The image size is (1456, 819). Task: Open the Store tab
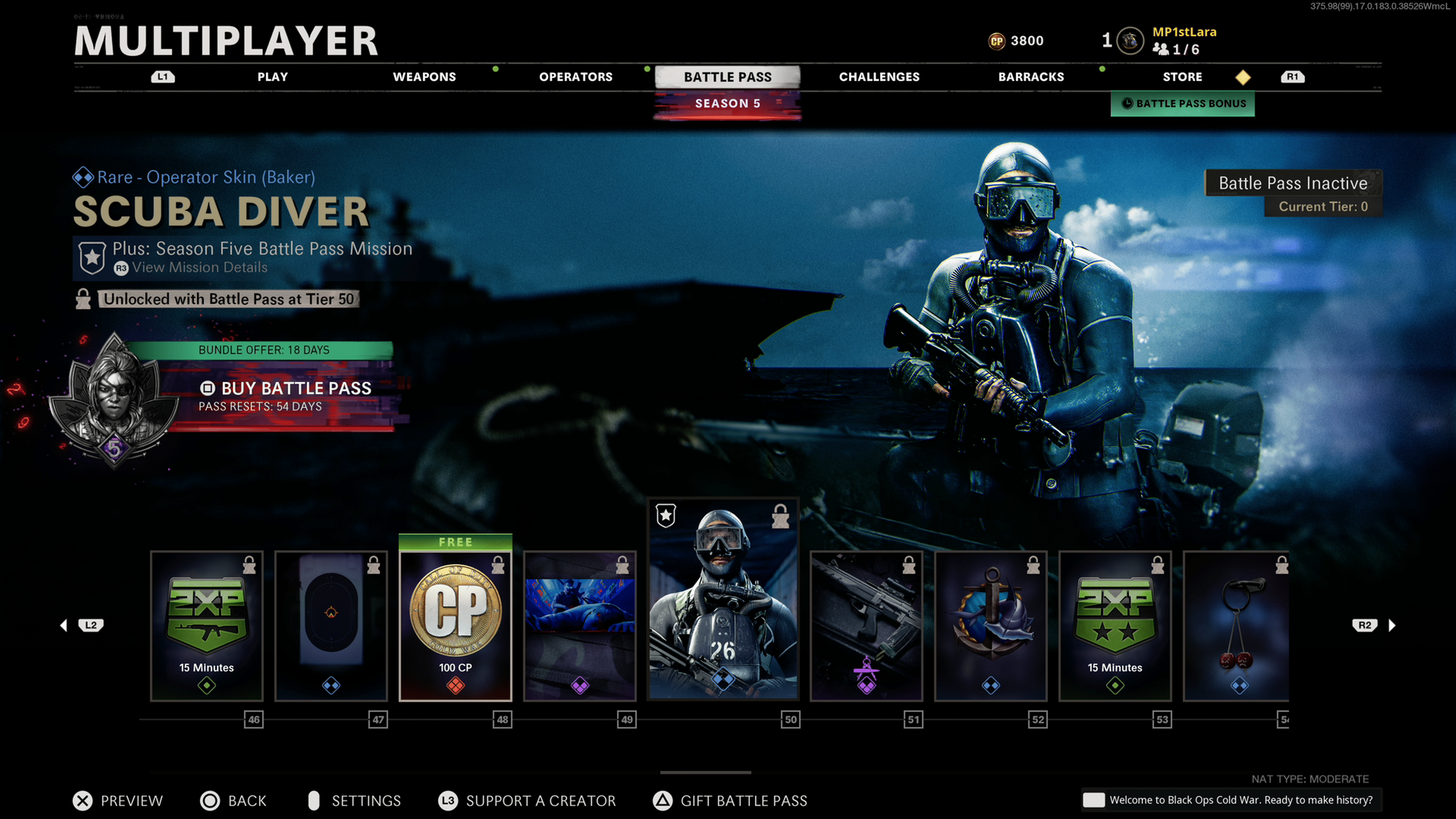click(1182, 77)
